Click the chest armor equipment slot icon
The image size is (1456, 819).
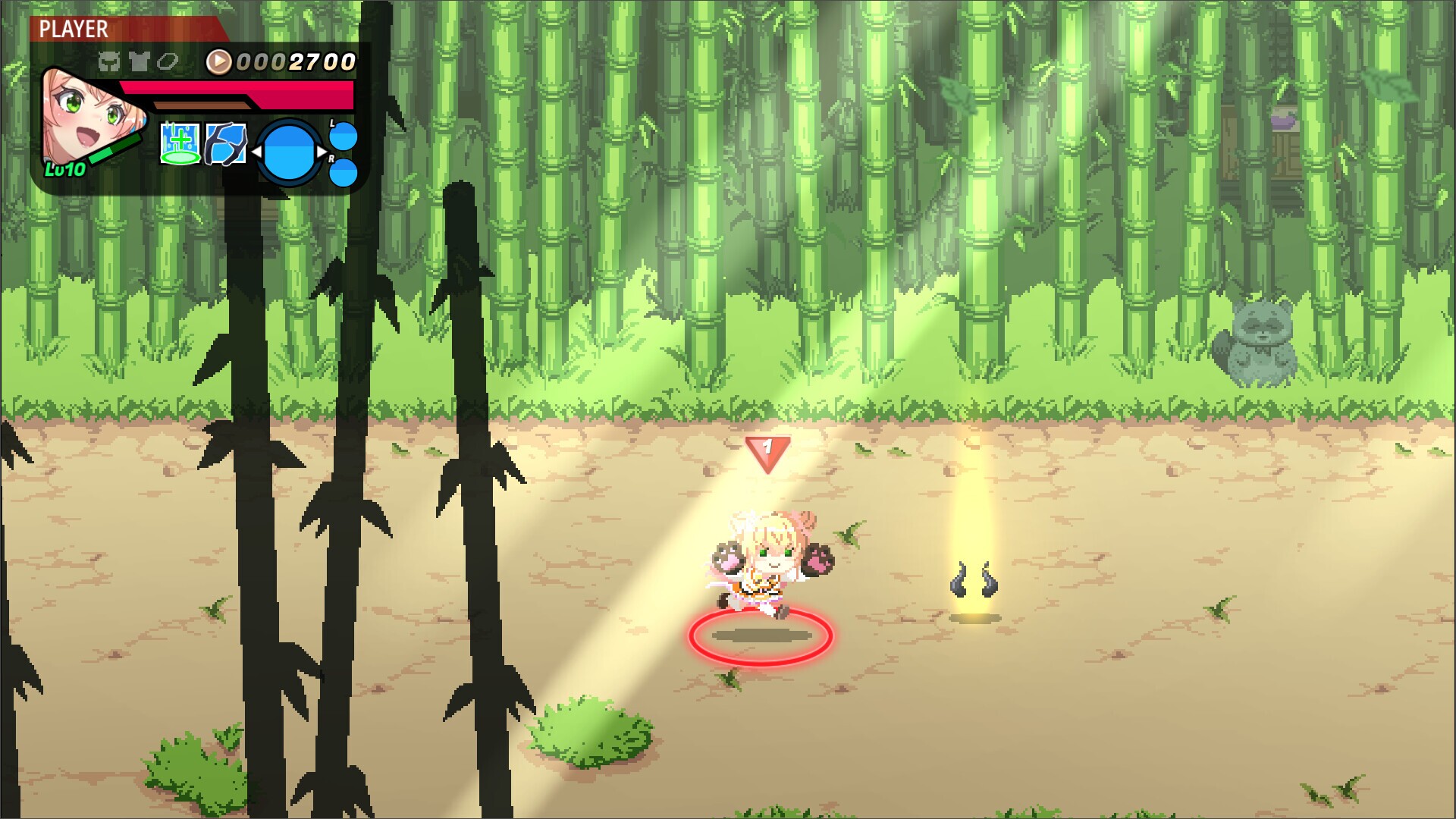138,60
